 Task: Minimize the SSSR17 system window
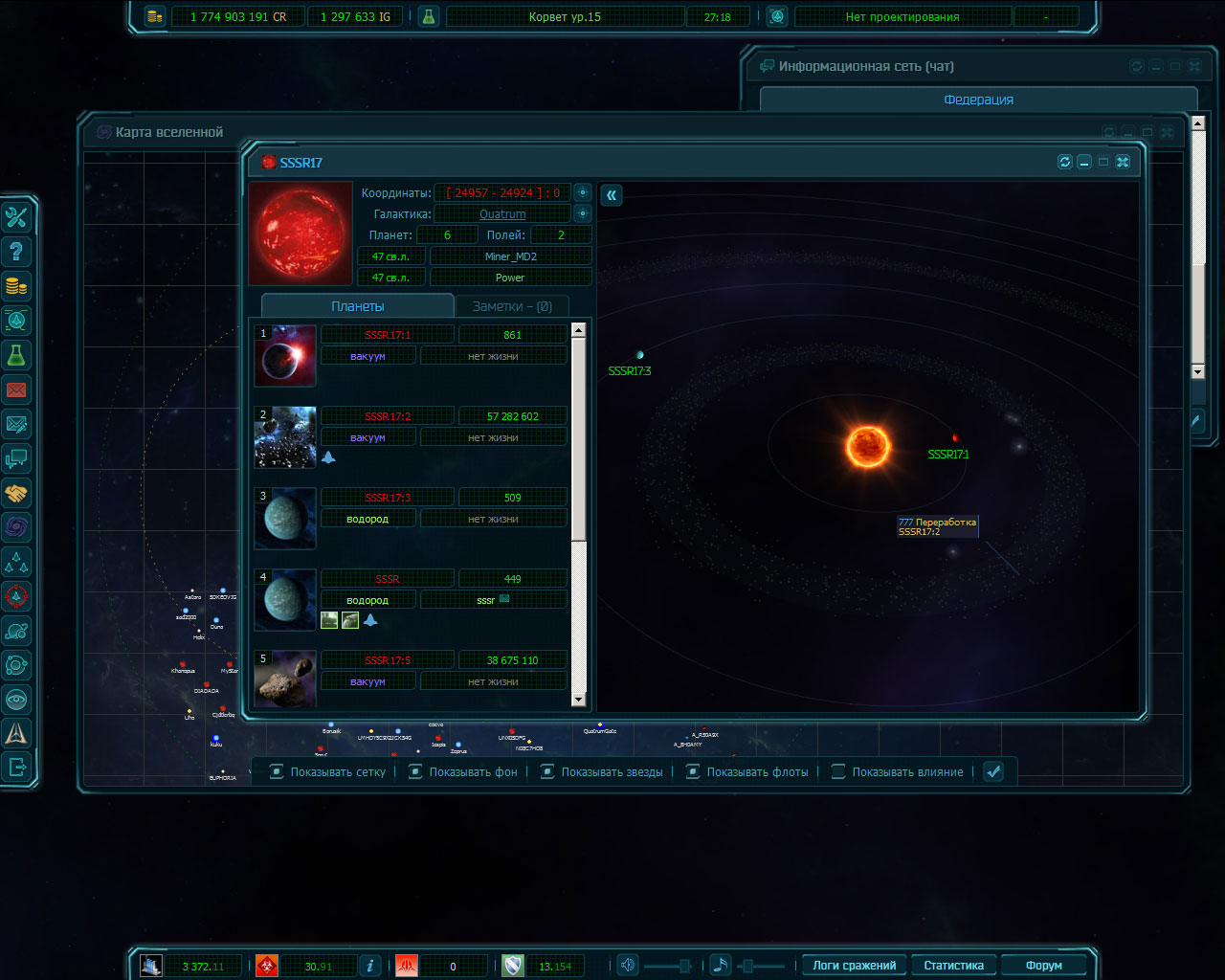pyautogui.click(x=1084, y=162)
